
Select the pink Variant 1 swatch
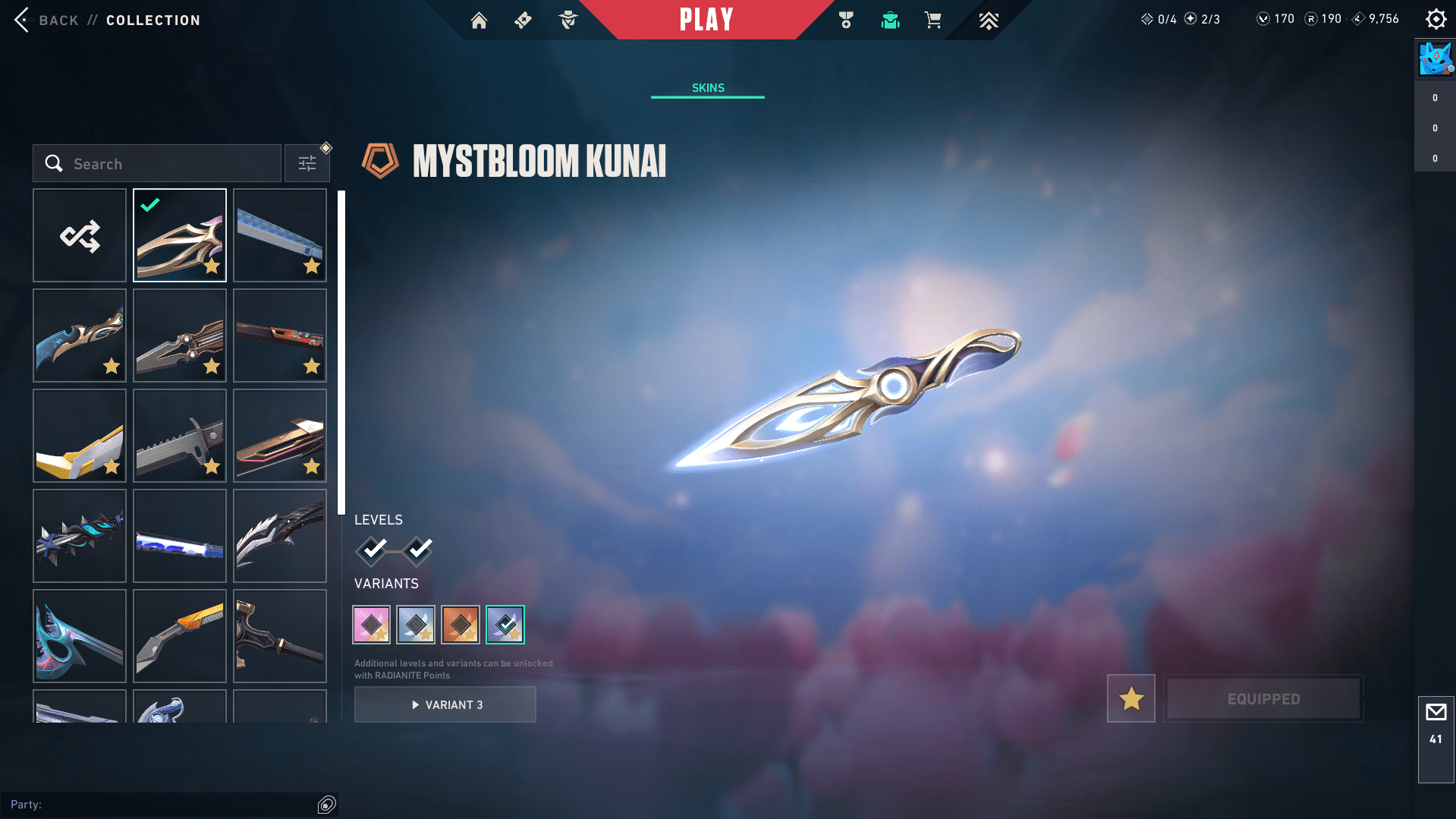tap(372, 624)
